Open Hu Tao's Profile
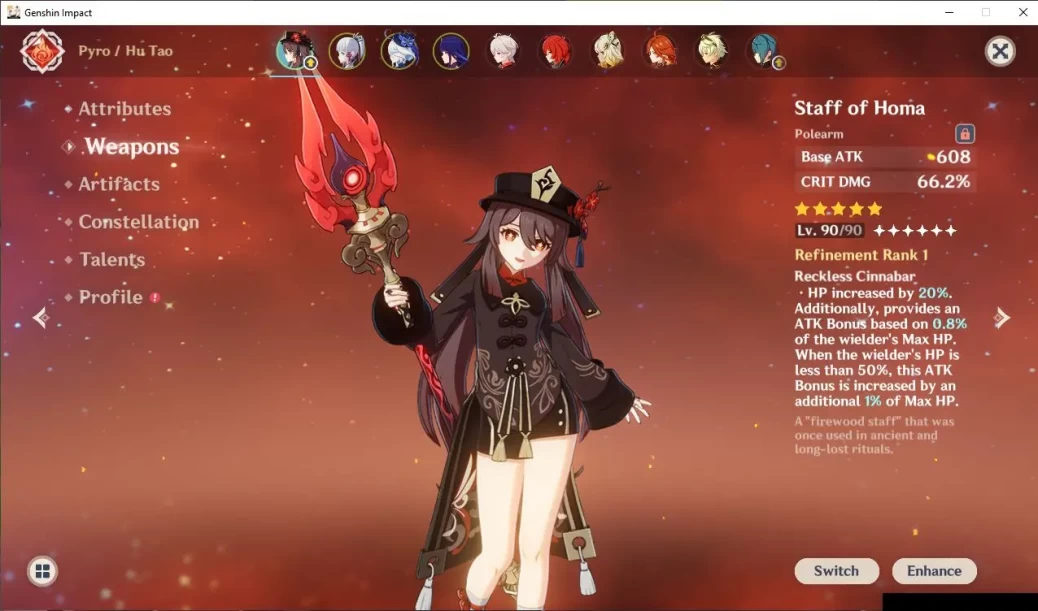 pos(110,297)
